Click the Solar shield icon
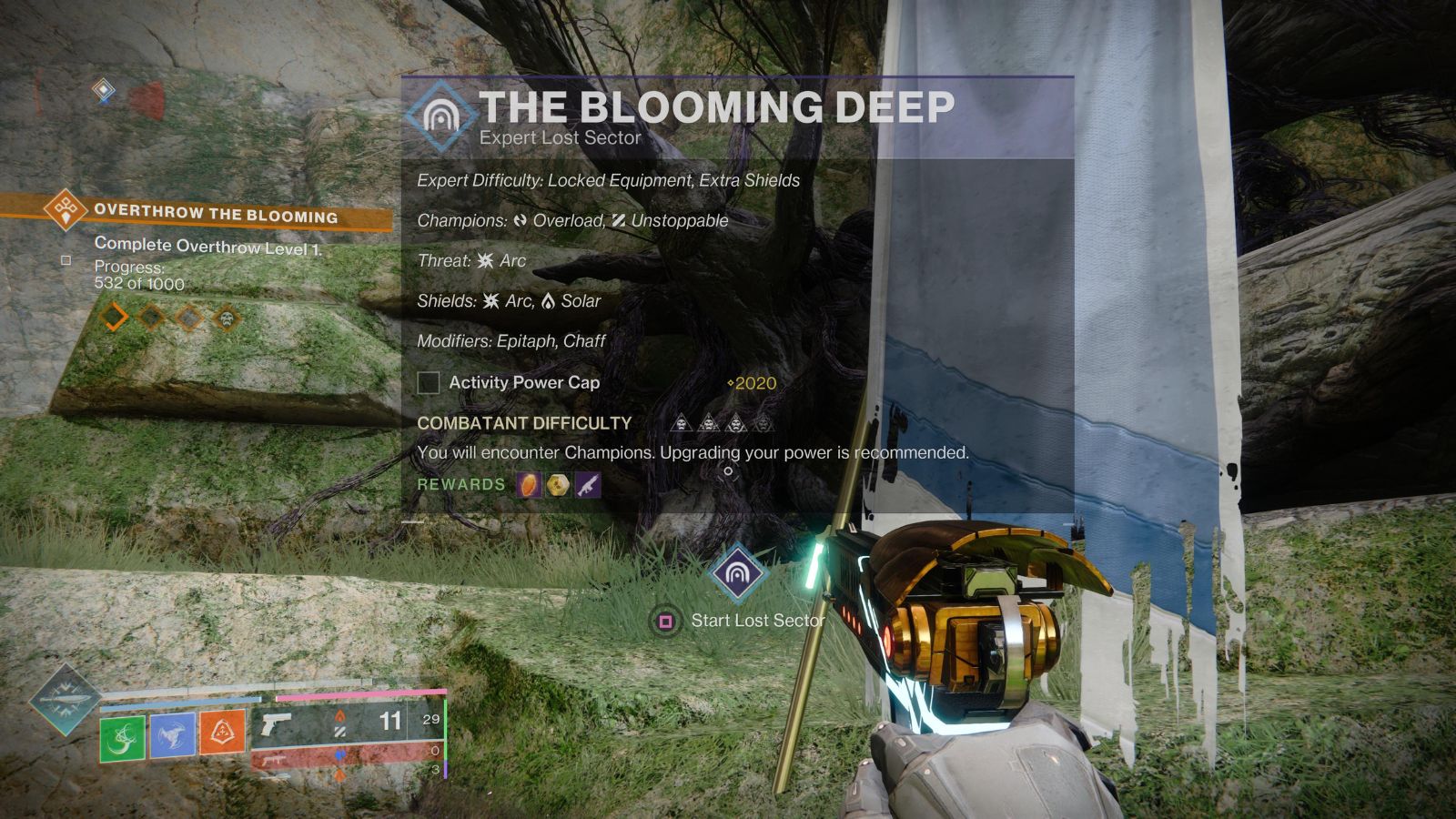Image resolution: width=1456 pixels, height=819 pixels. (546, 300)
